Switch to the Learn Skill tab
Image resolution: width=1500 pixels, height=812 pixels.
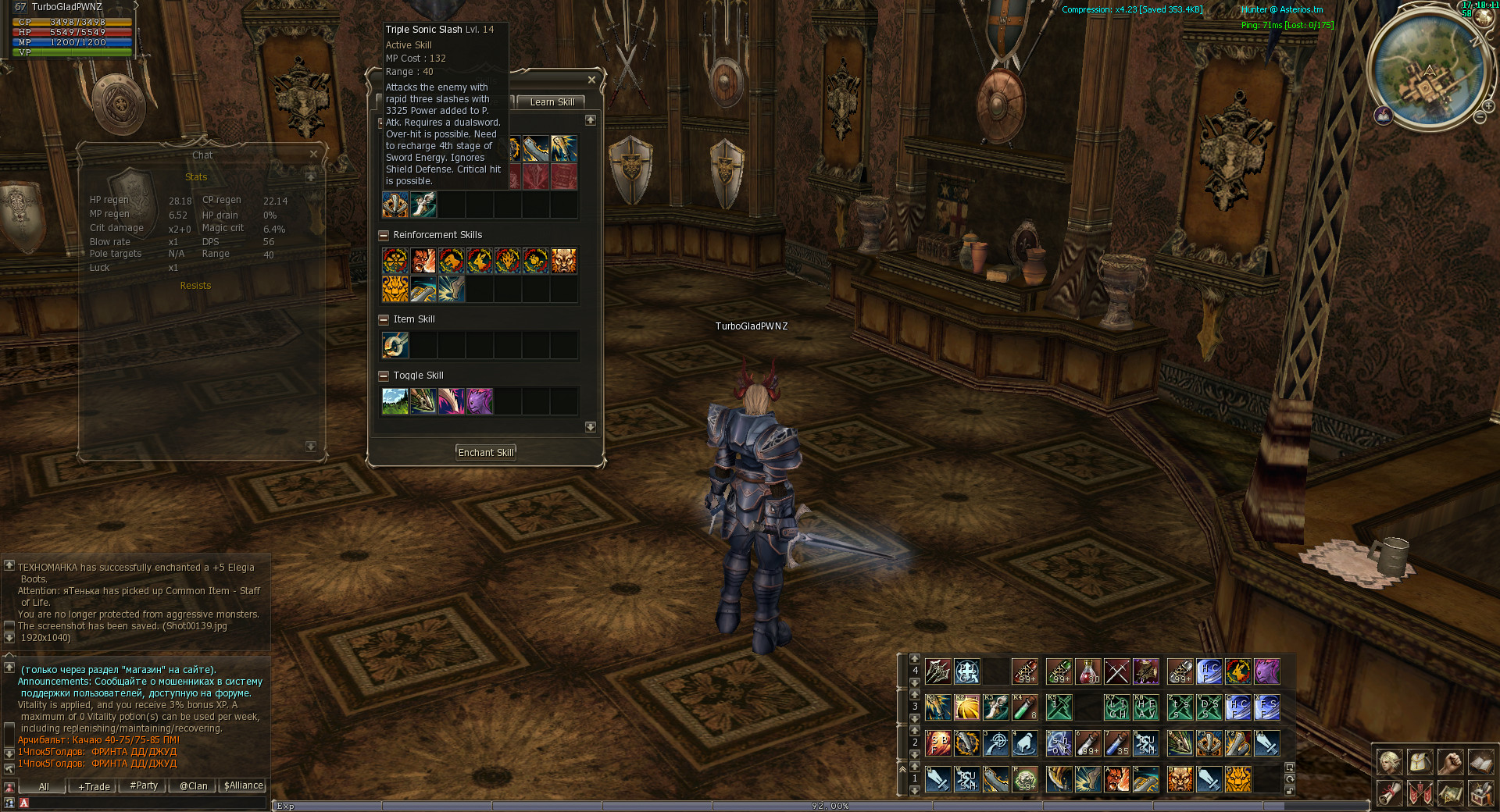pos(552,102)
